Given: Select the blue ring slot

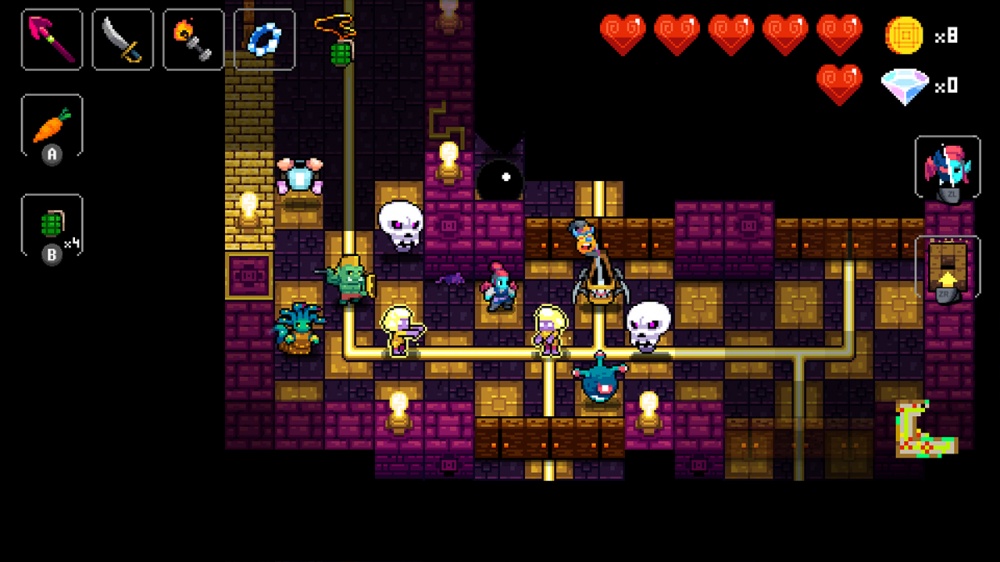Looking at the screenshot, I should pyautogui.click(x=264, y=39).
